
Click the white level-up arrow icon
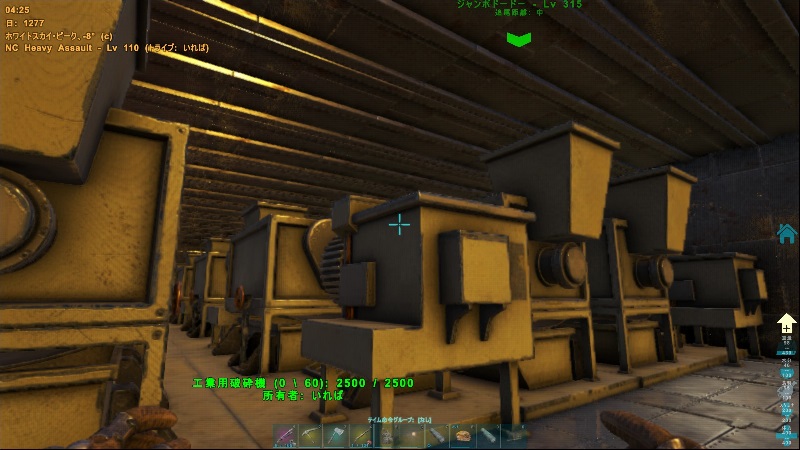(x=787, y=324)
